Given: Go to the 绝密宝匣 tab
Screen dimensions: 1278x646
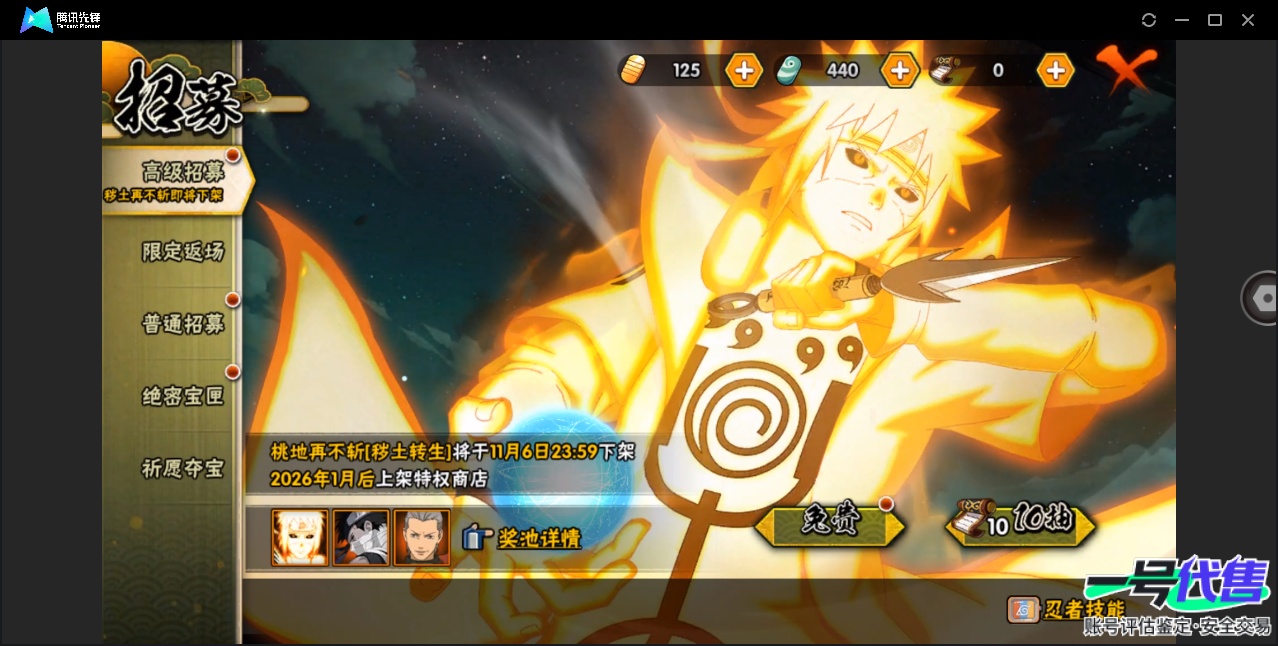Looking at the screenshot, I should coord(182,397).
